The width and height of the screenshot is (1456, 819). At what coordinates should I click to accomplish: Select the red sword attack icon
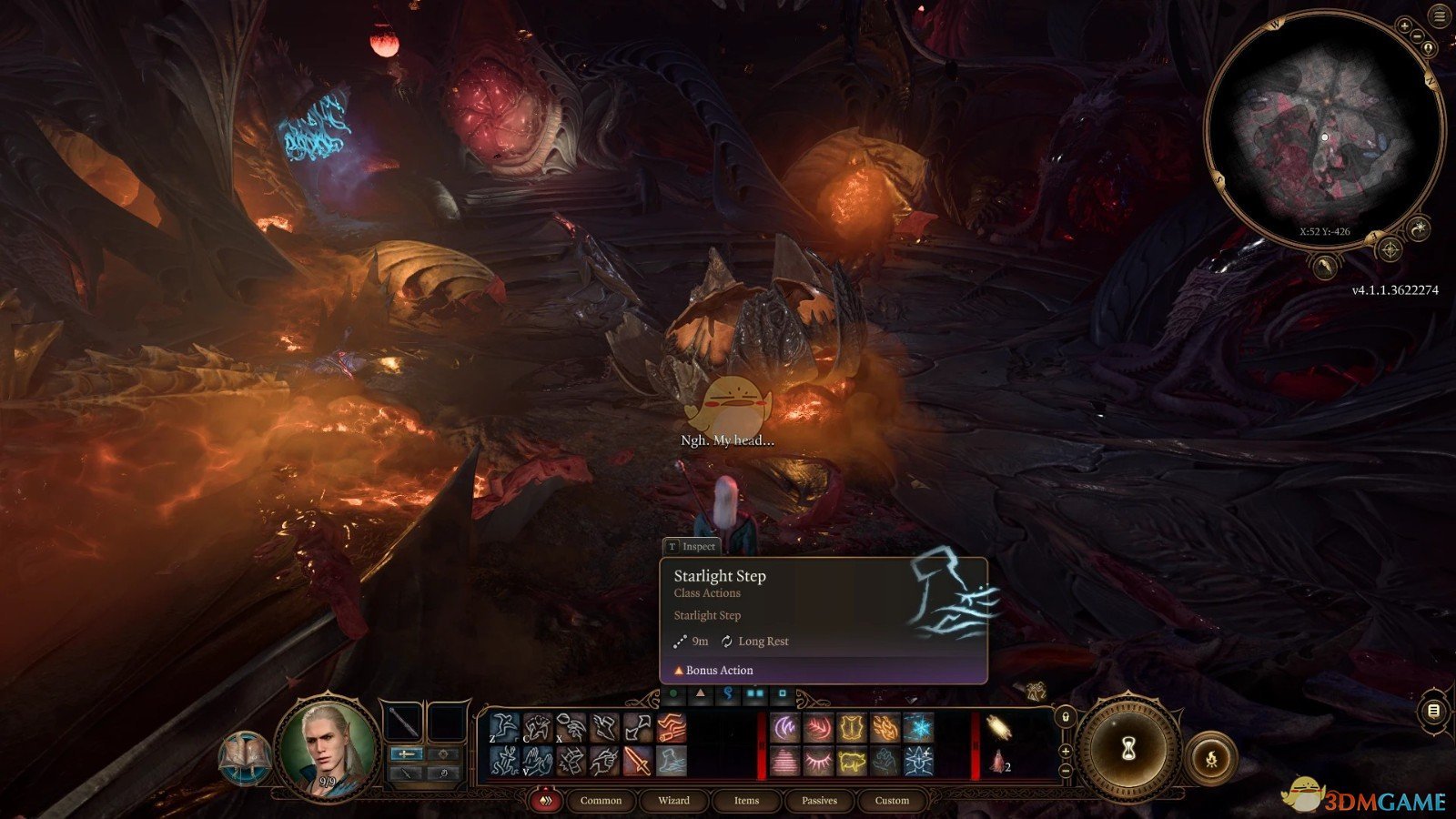pyautogui.click(x=638, y=761)
